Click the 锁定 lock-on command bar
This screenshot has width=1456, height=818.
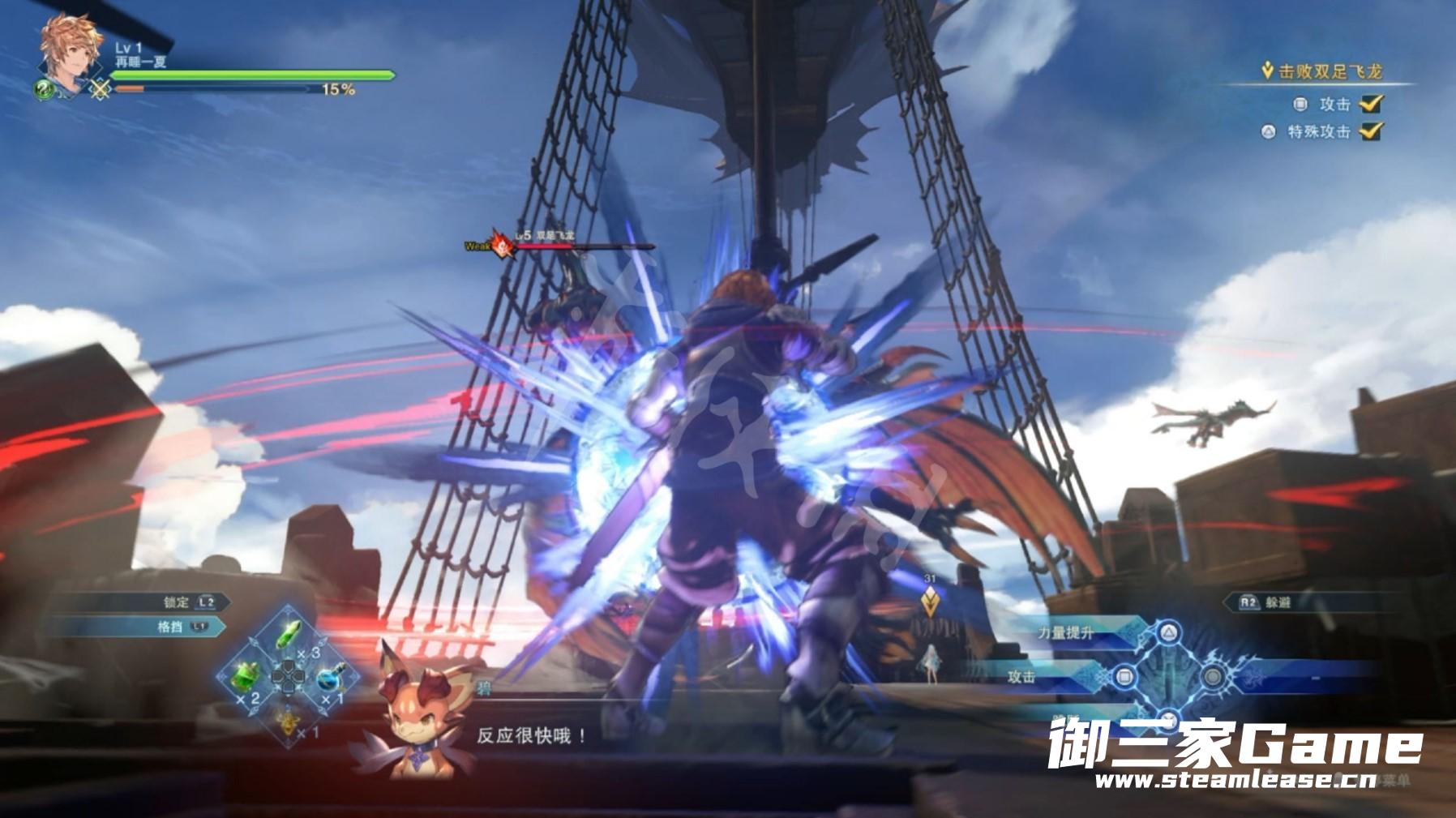pos(188,602)
